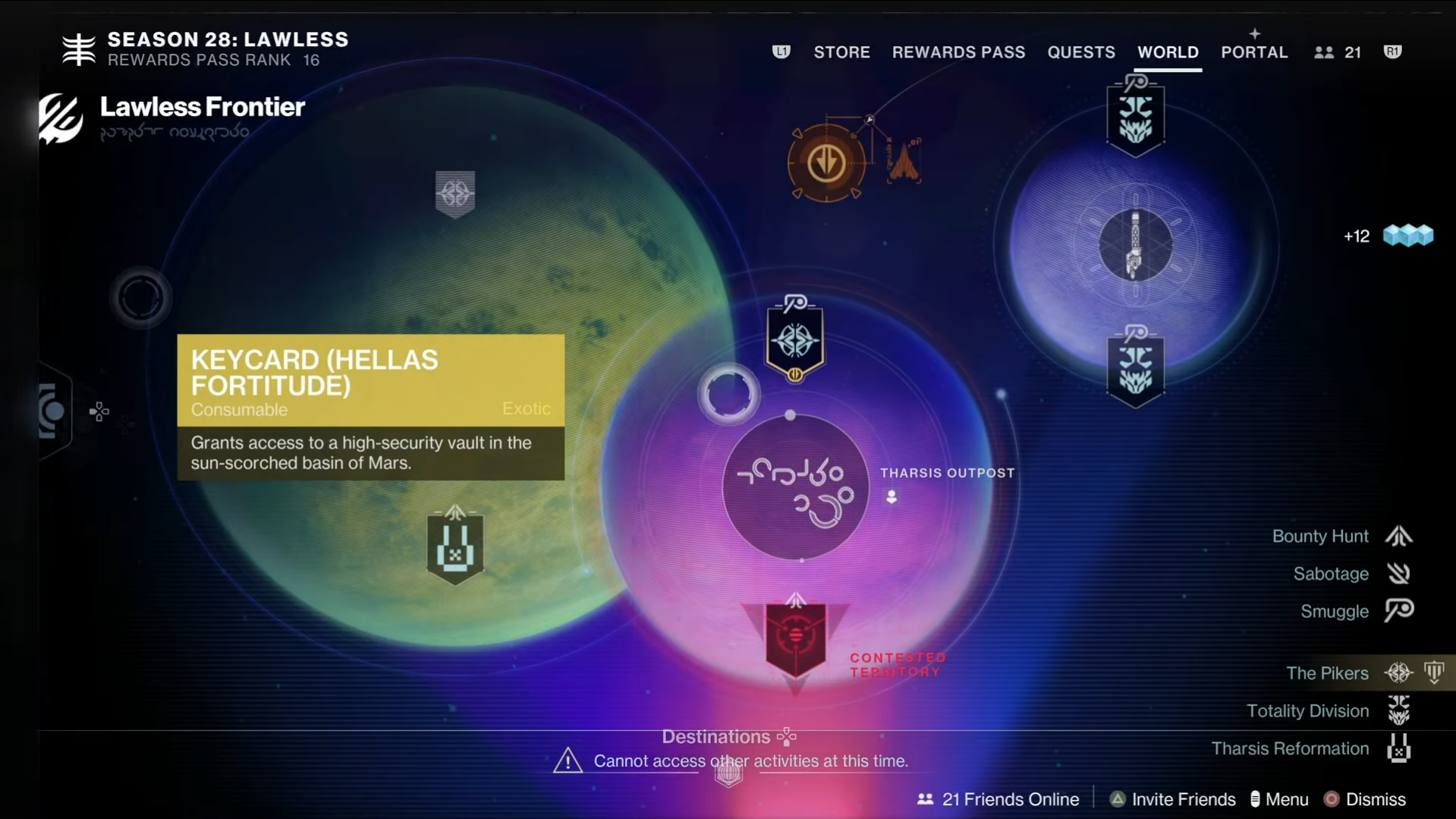The width and height of the screenshot is (1456, 819).
Task: Select the central node on the blue planet
Action: (x=1135, y=245)
